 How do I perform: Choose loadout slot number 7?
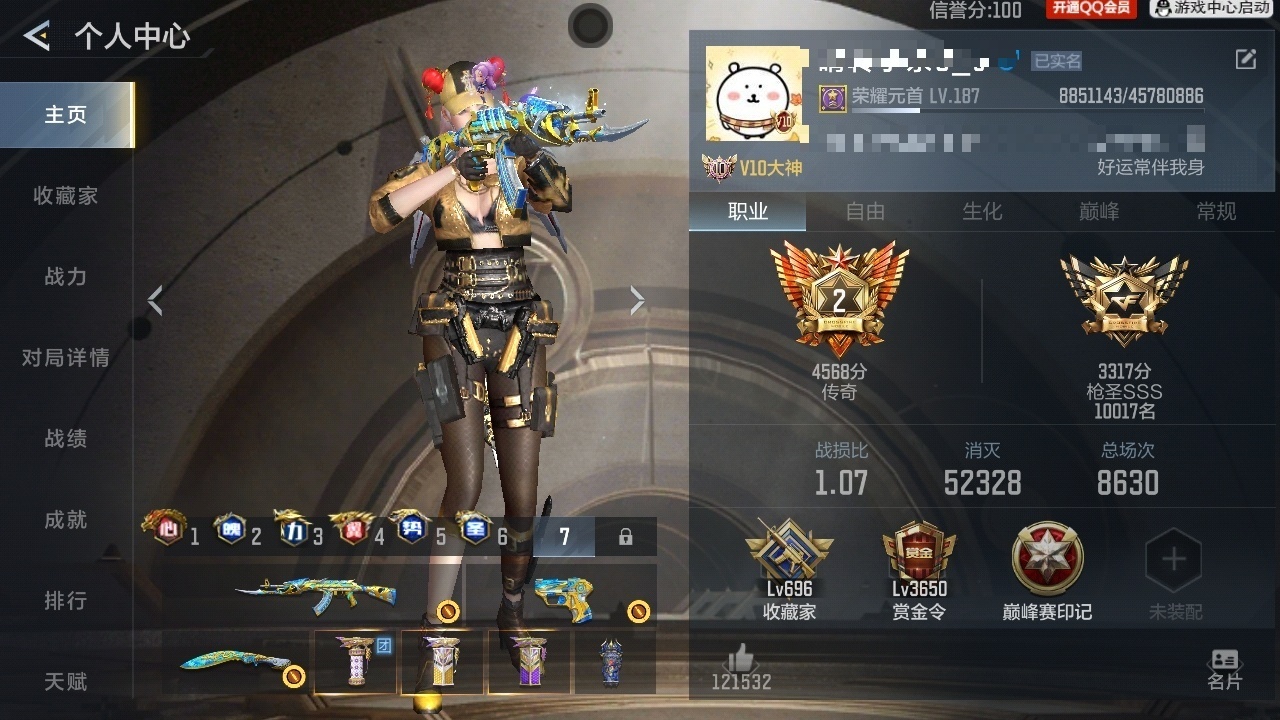click(x=564, y=537)
